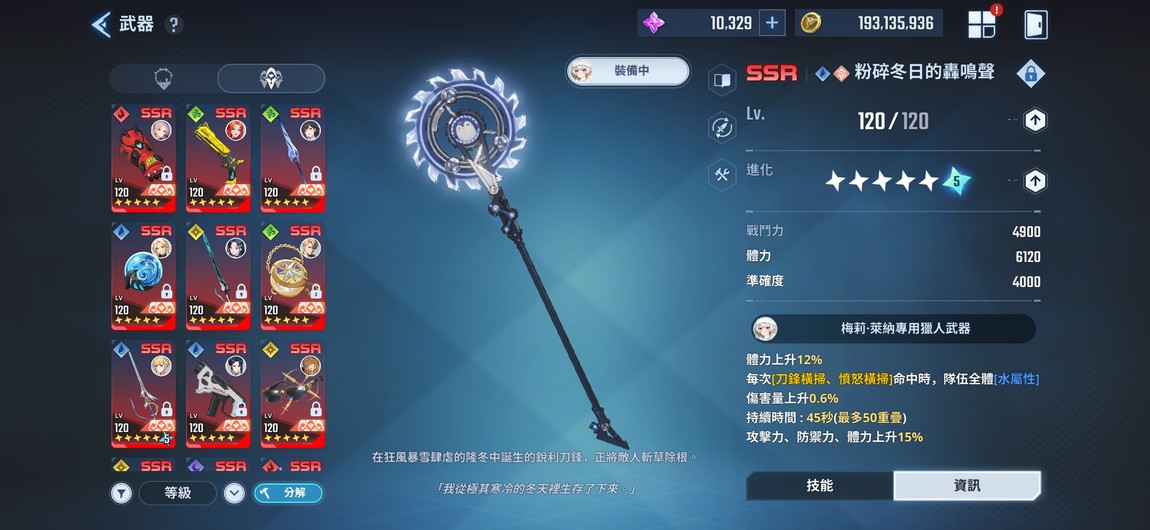Click the 裝備中 equipped status button
This screenshot has width=1150, height=530.
(629, 71)
